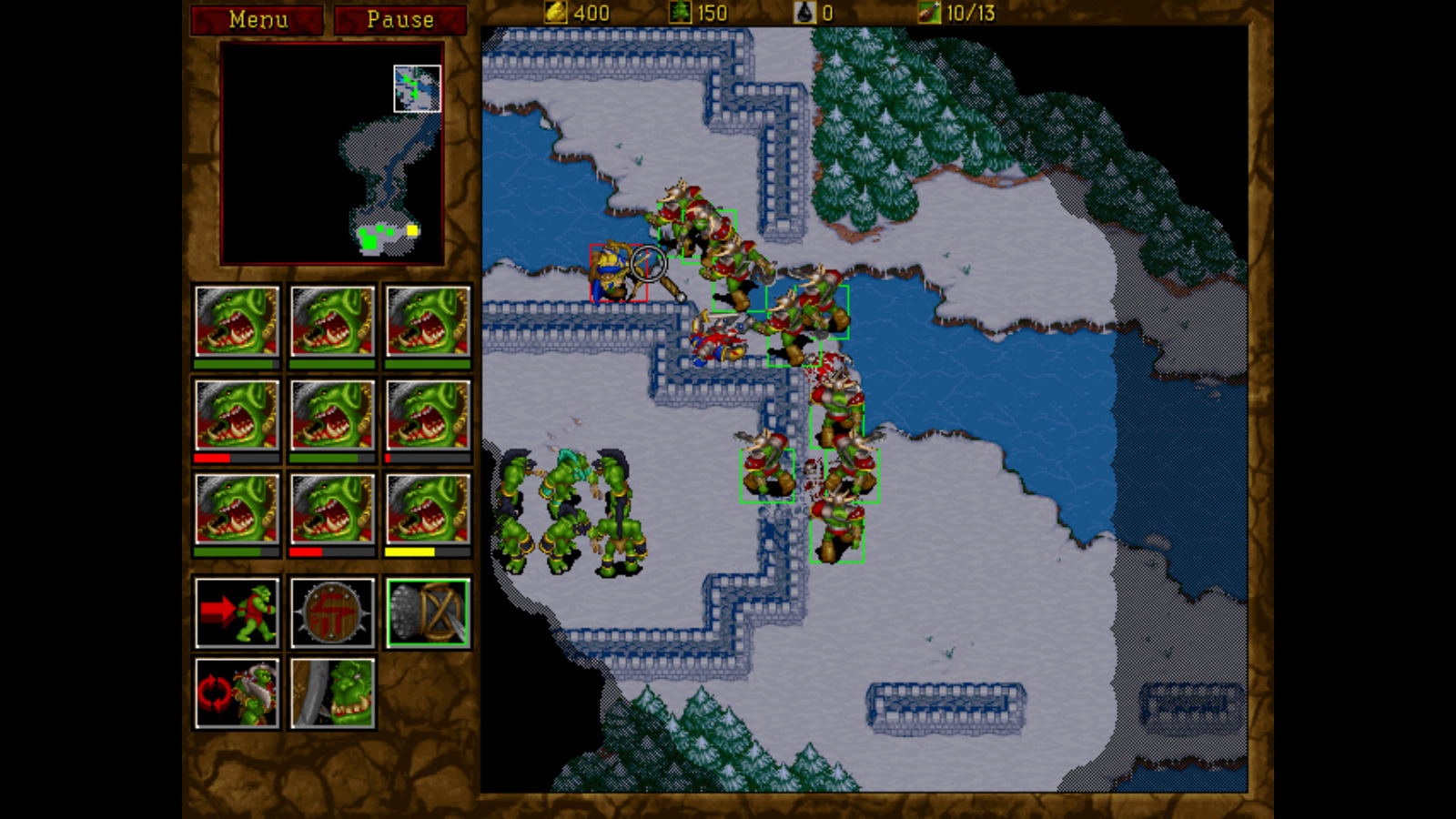
Task: Click the gold resource icon at the top
Action: 553,13
